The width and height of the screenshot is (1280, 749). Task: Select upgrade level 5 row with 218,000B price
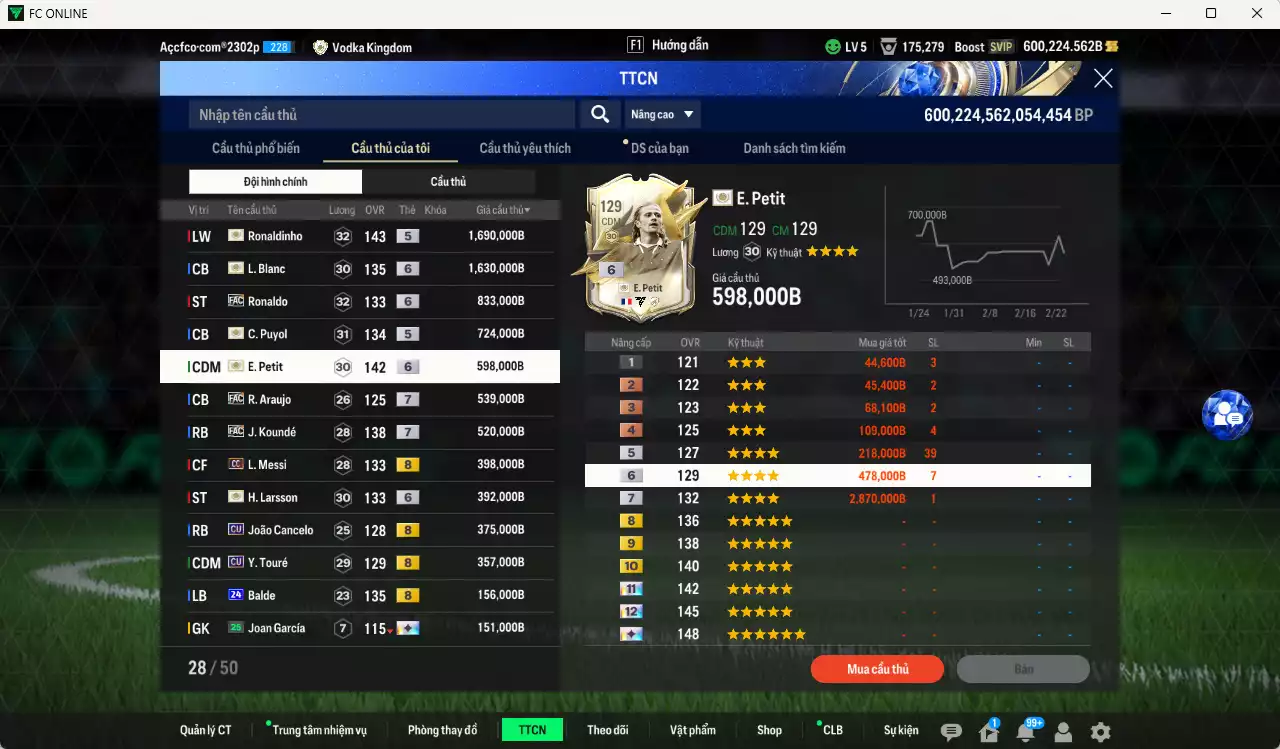(x=840, y=452)
